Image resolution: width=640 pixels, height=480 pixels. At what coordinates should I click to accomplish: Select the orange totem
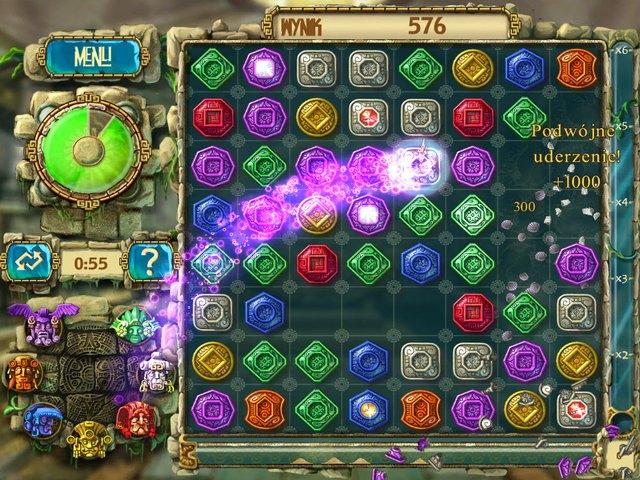(x=22, y=372)
